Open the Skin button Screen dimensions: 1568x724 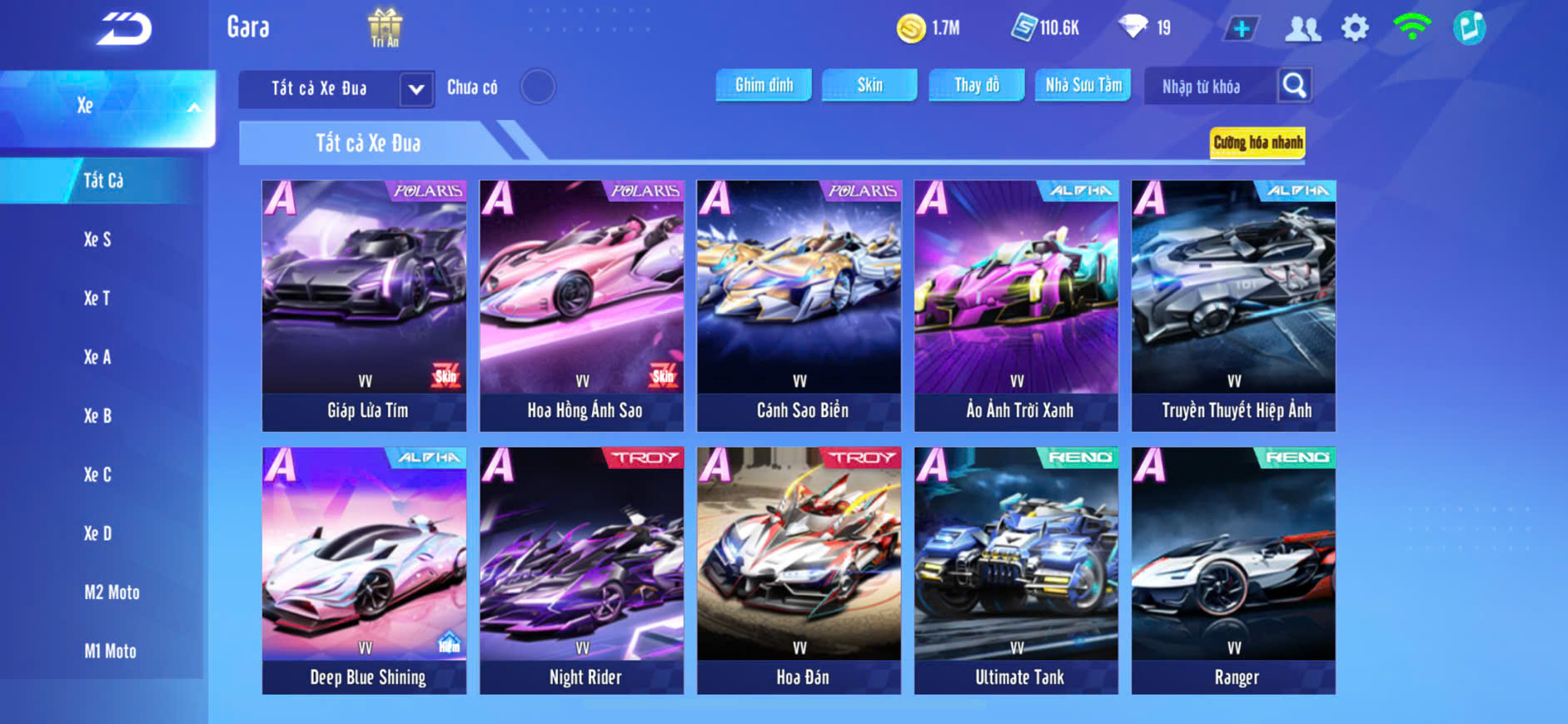[x=869, y=85]
